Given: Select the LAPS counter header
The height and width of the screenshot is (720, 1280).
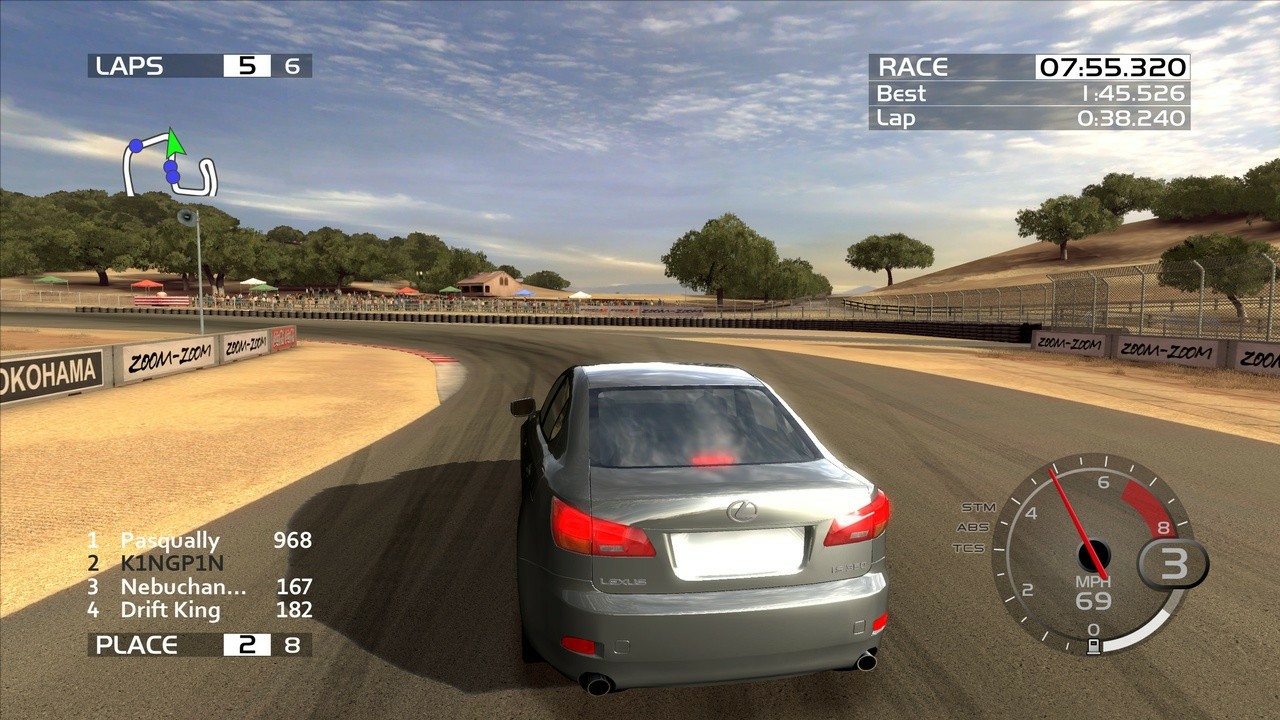Looking at the screenshot, I should (x=130, y=66).
